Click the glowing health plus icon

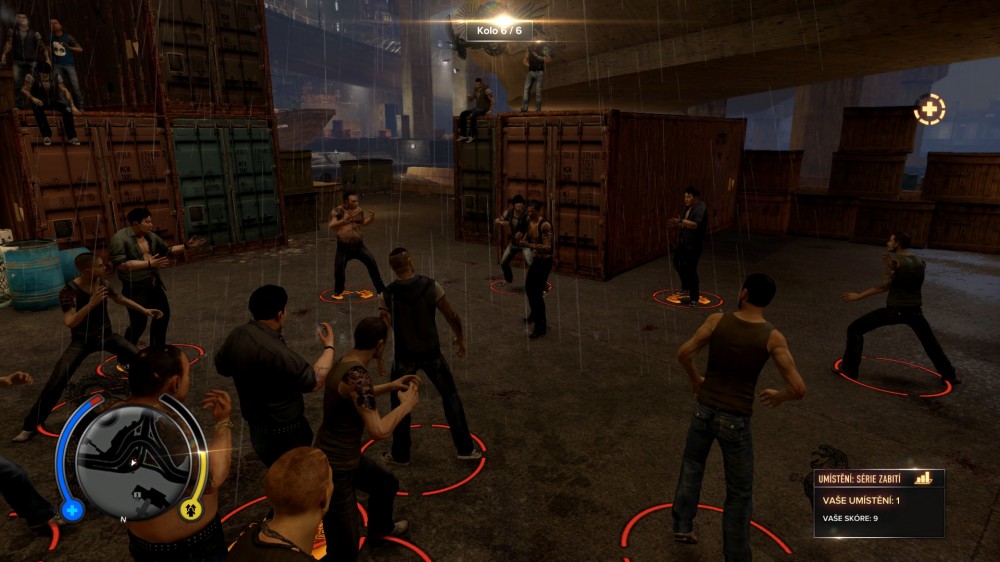click(x=929, y=109)
